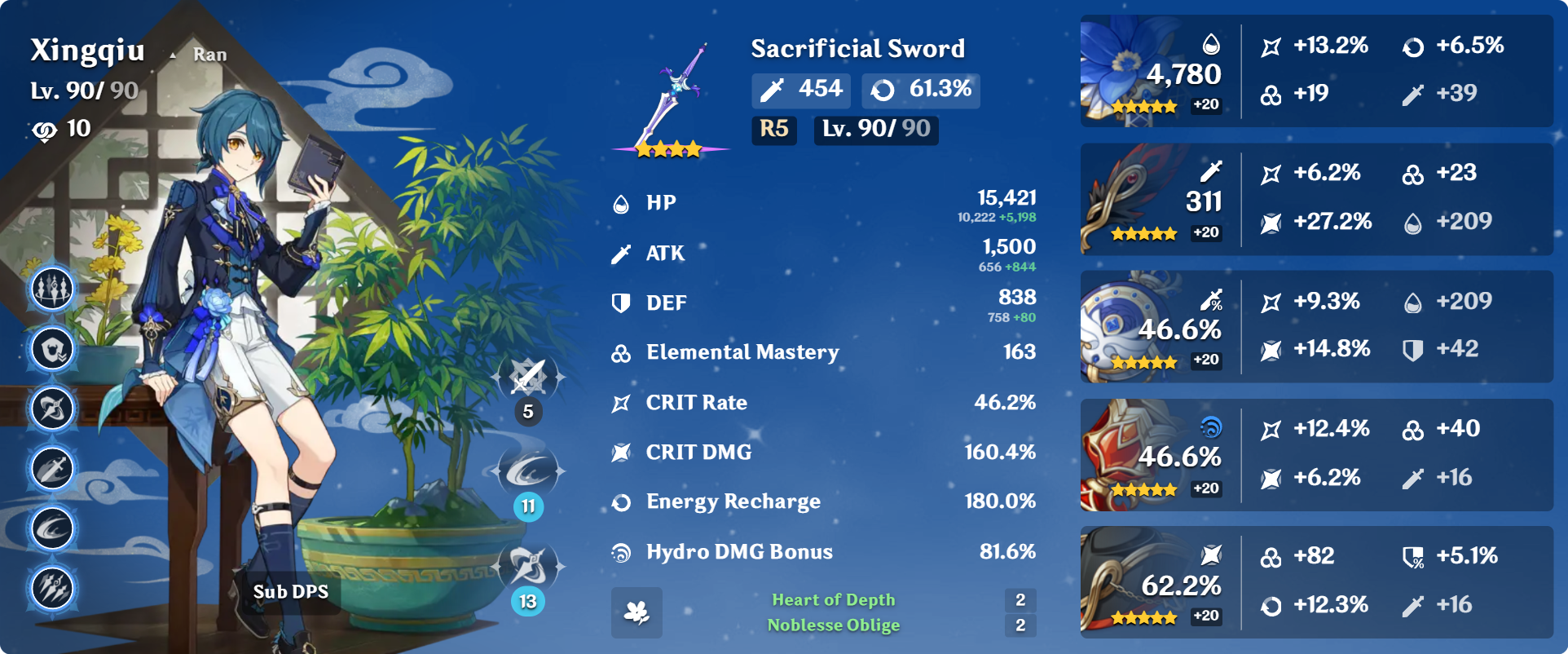Select the feather artifact with 311 ATK
This screenshot has height=654, width=1568.
click(1130, 200)
